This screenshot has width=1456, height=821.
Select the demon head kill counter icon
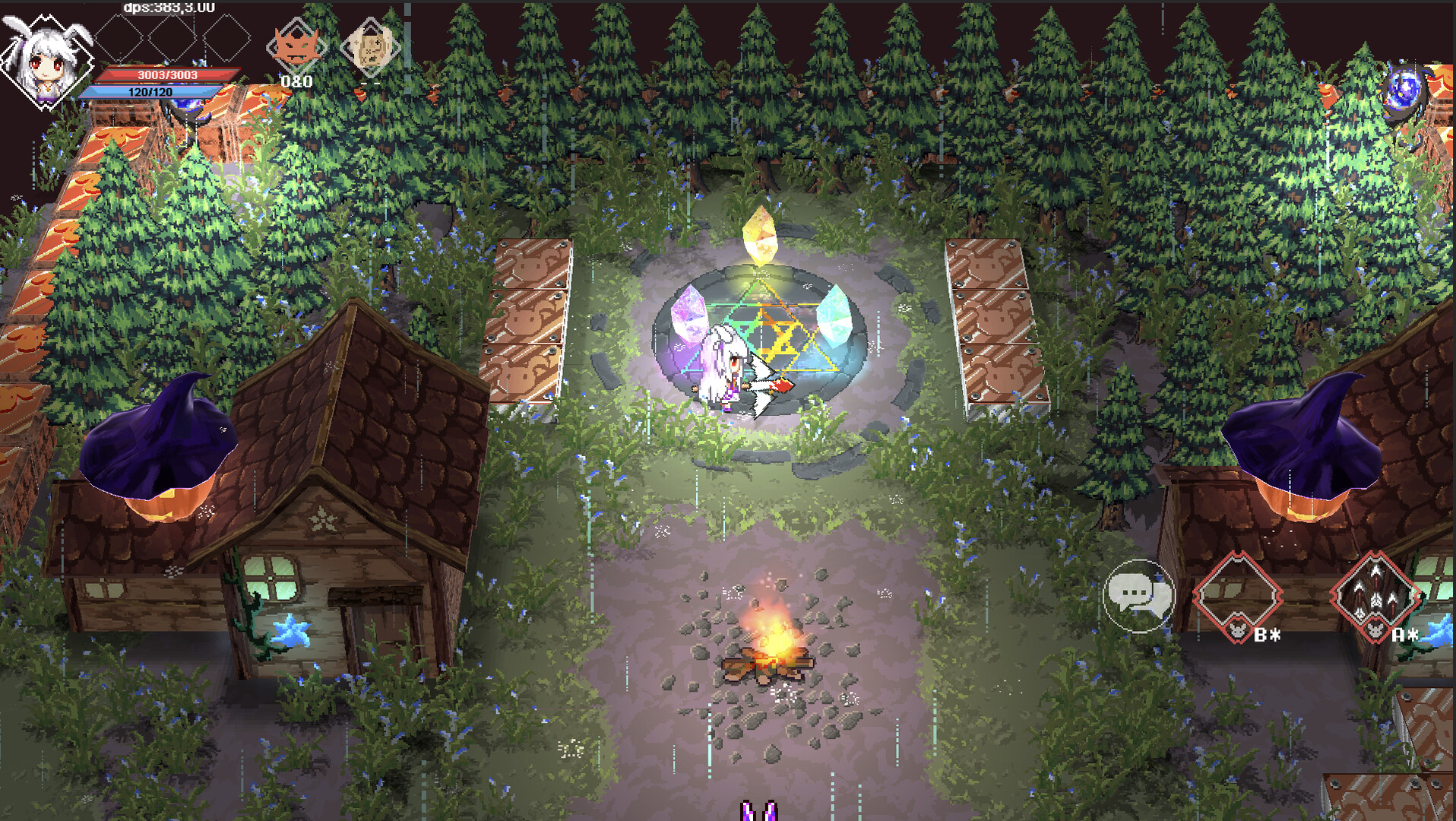point(296,44)
